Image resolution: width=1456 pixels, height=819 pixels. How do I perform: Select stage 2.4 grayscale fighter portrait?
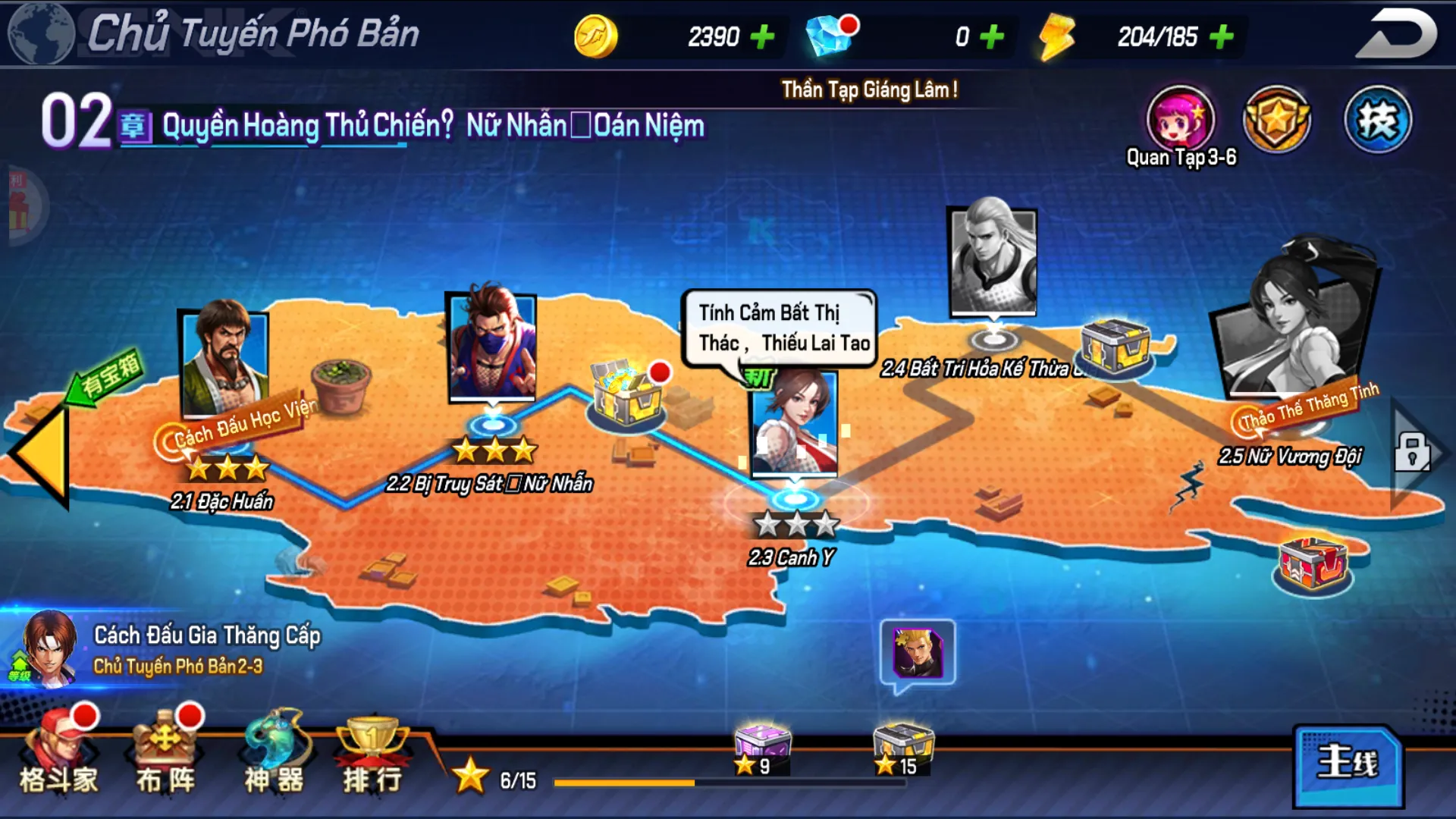(993, 262)
